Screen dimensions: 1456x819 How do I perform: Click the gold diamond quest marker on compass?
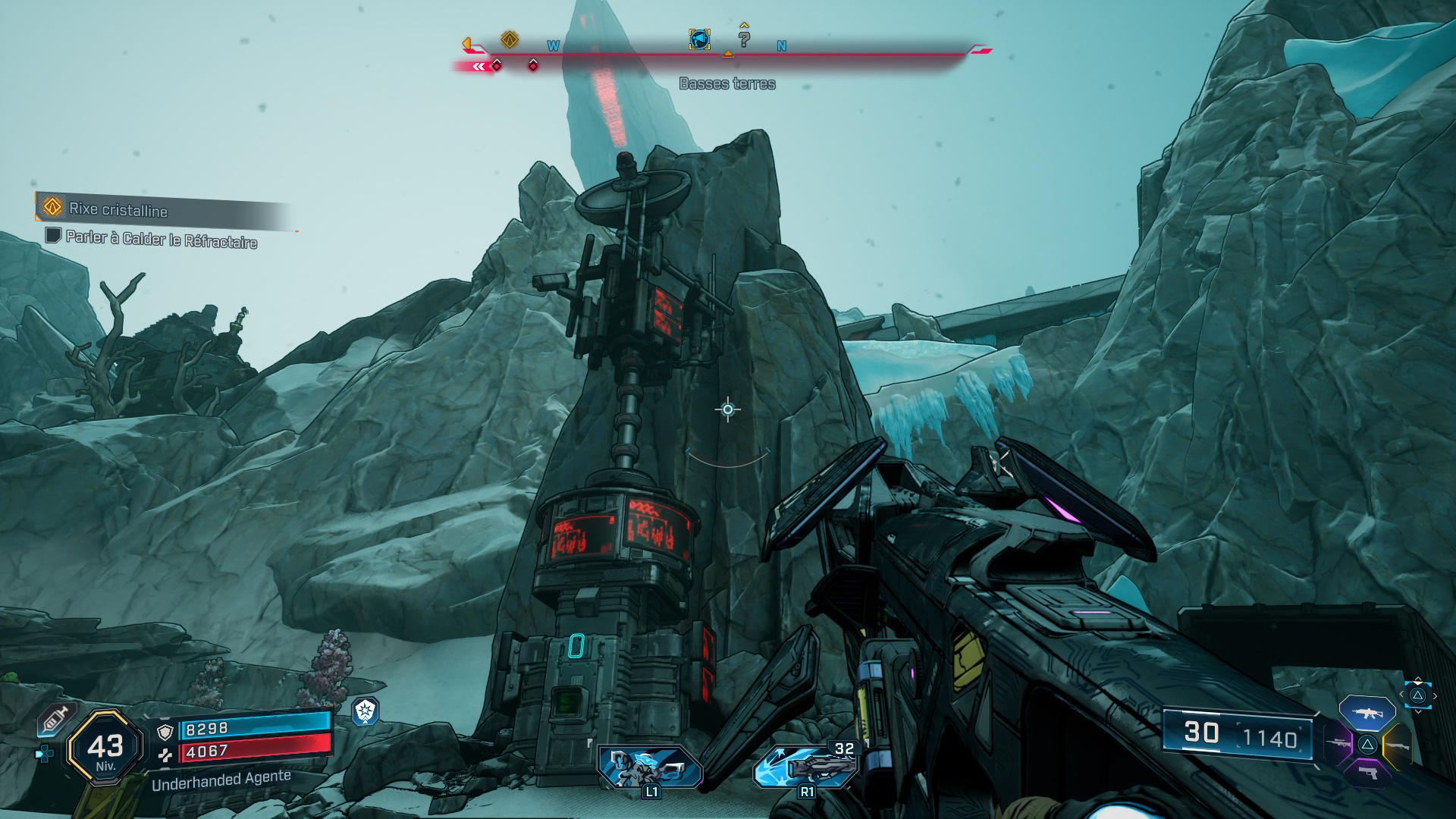(510, 39)
